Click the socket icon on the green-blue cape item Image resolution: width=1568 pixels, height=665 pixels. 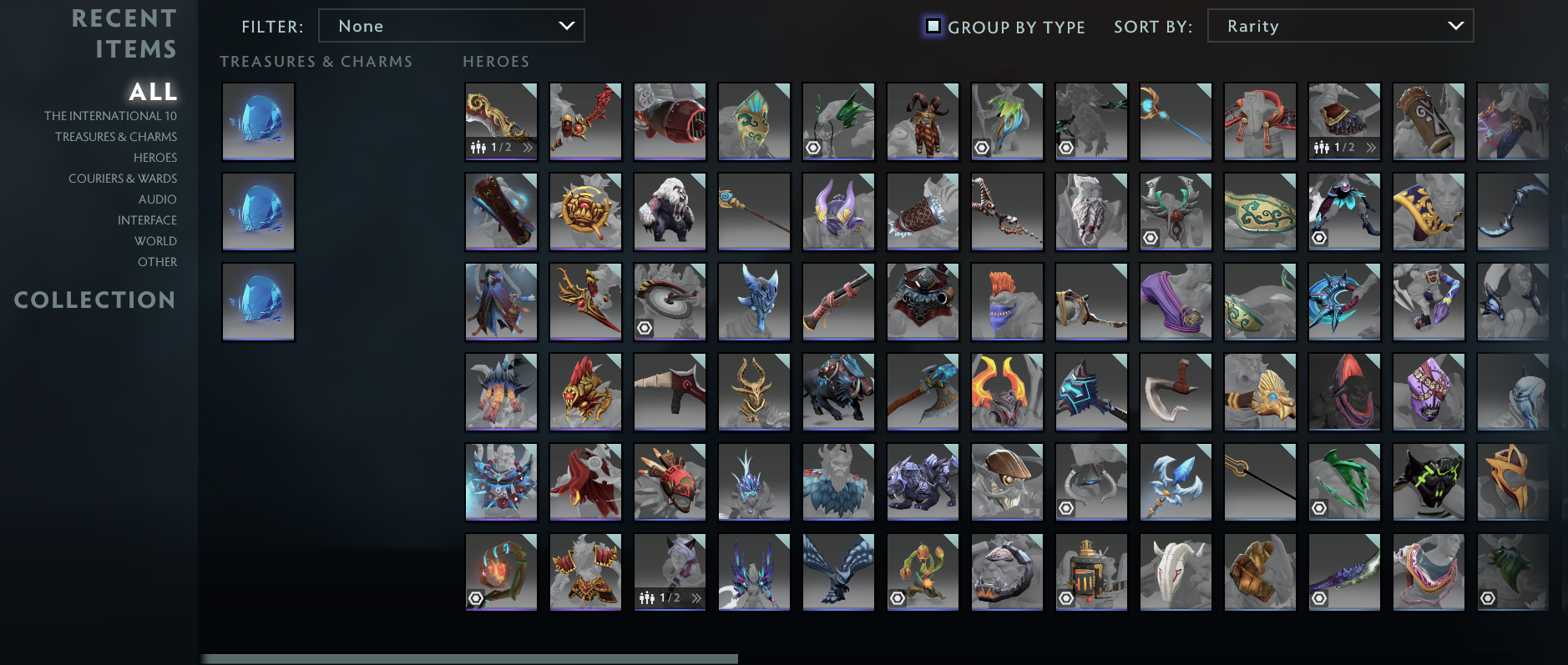coord(983,147)
